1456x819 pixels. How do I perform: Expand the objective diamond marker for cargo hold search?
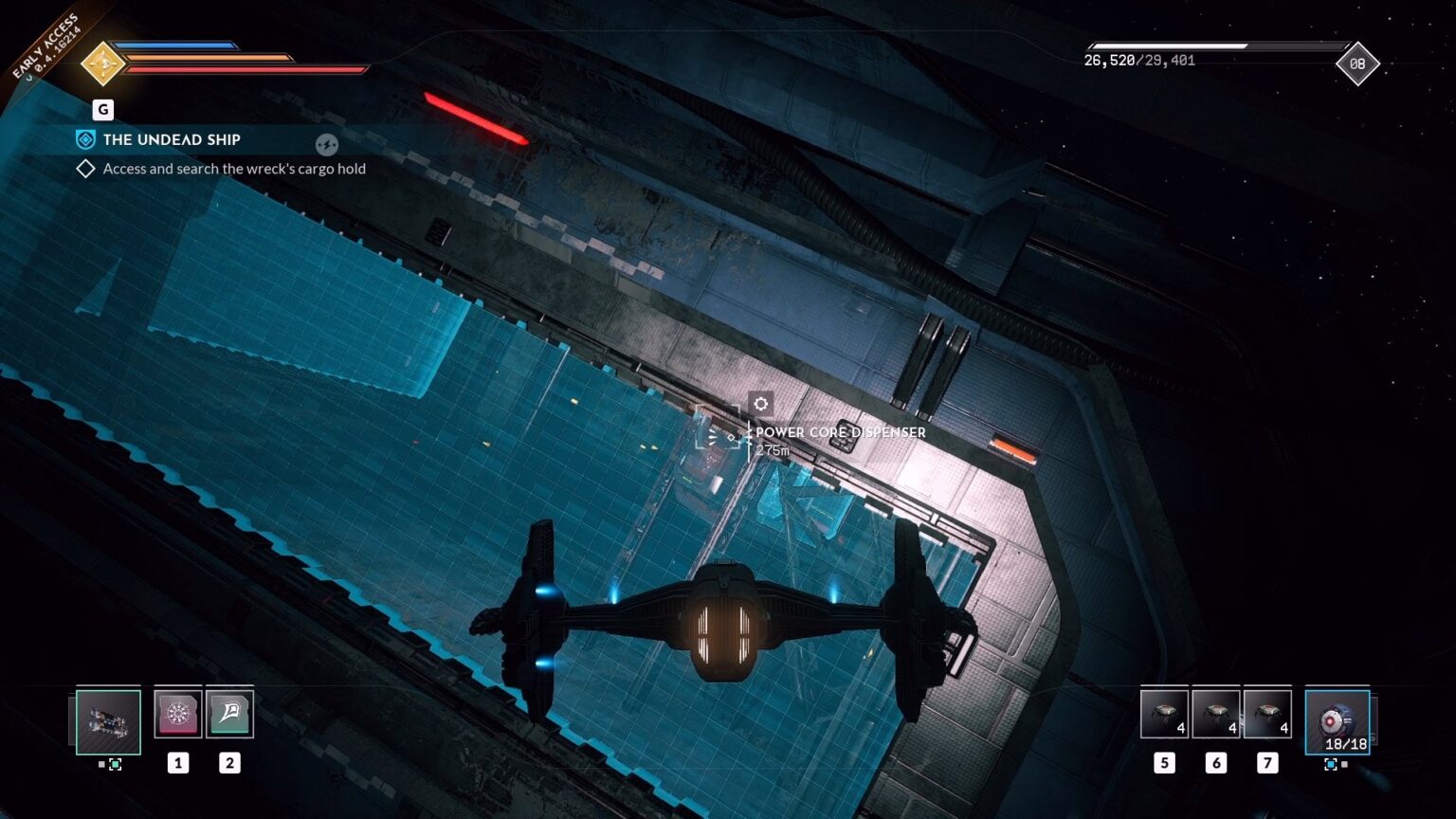click(84, 168)
